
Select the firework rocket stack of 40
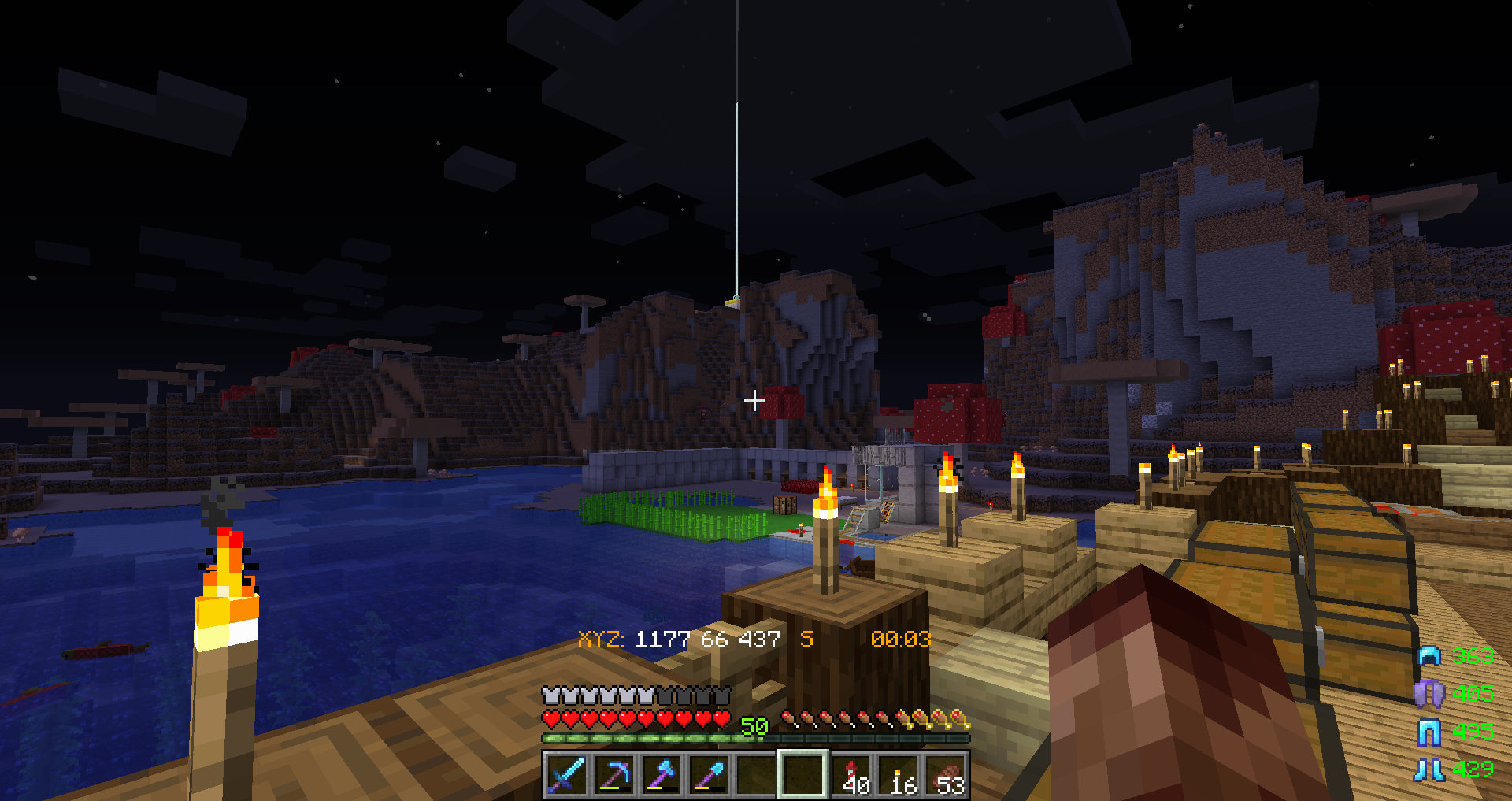coord(852,774)
